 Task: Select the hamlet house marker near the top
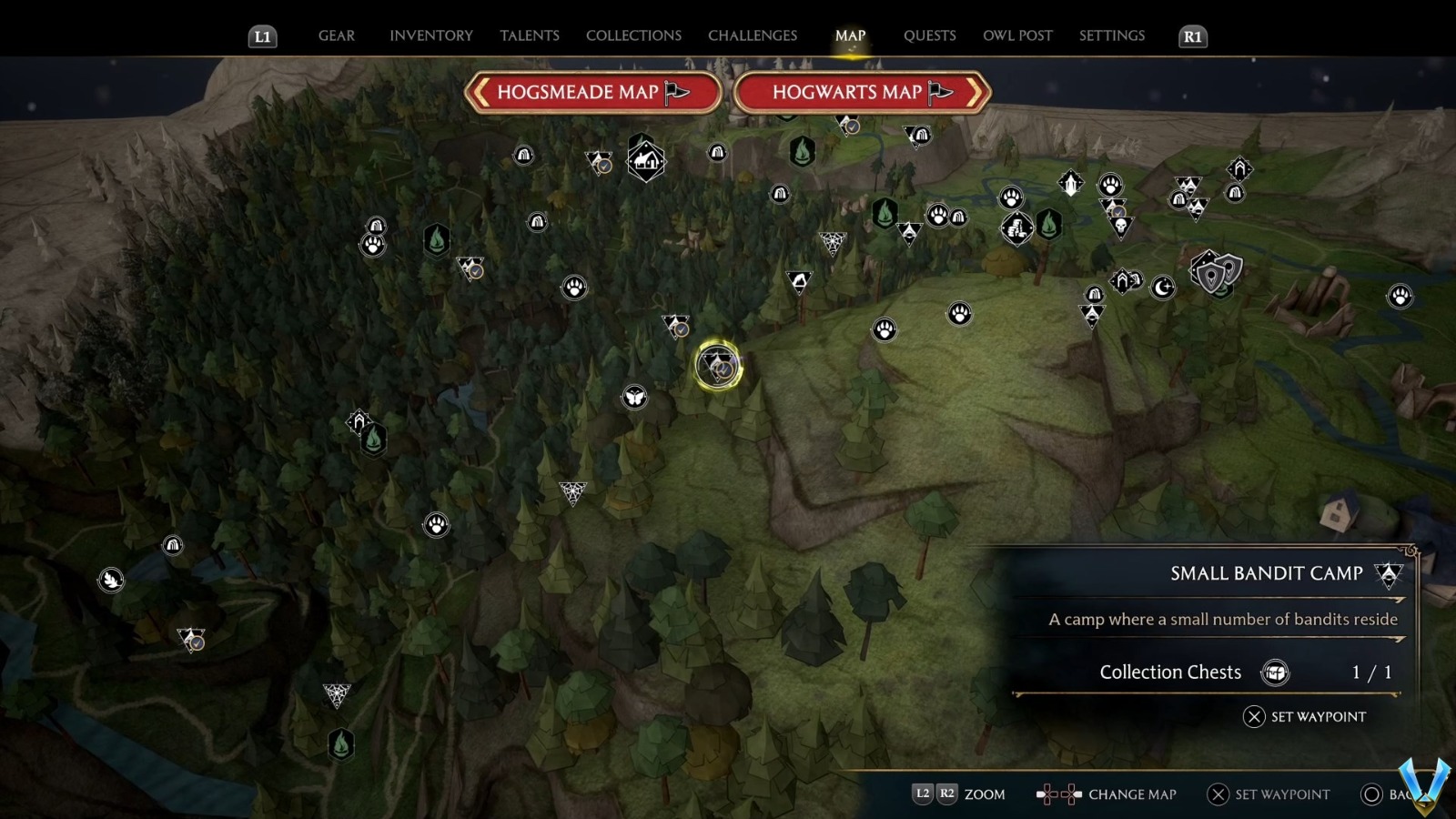click(x=646, y=161)
